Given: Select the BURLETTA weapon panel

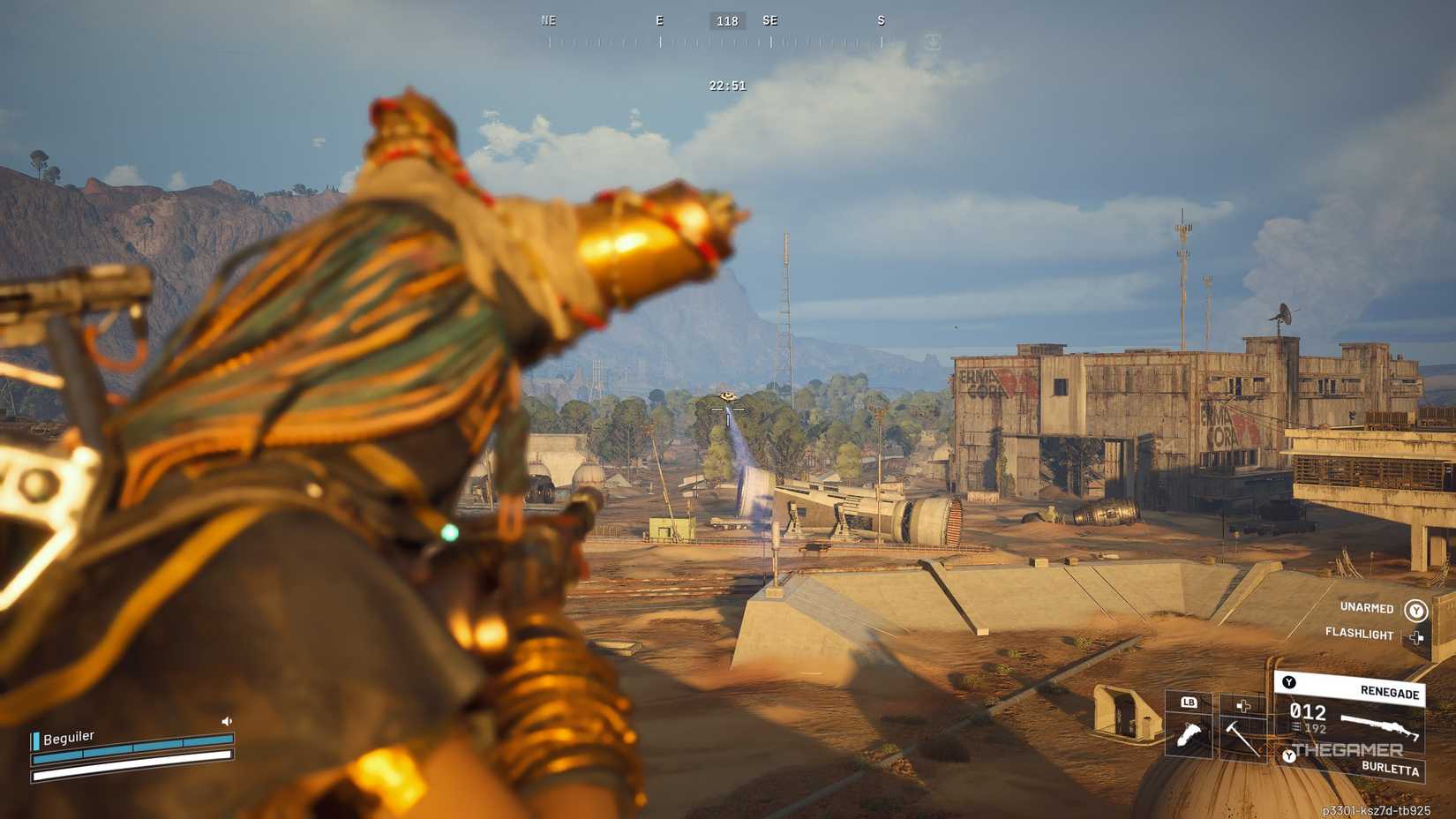Looking at the screenshot, I should click(1391, 768).
